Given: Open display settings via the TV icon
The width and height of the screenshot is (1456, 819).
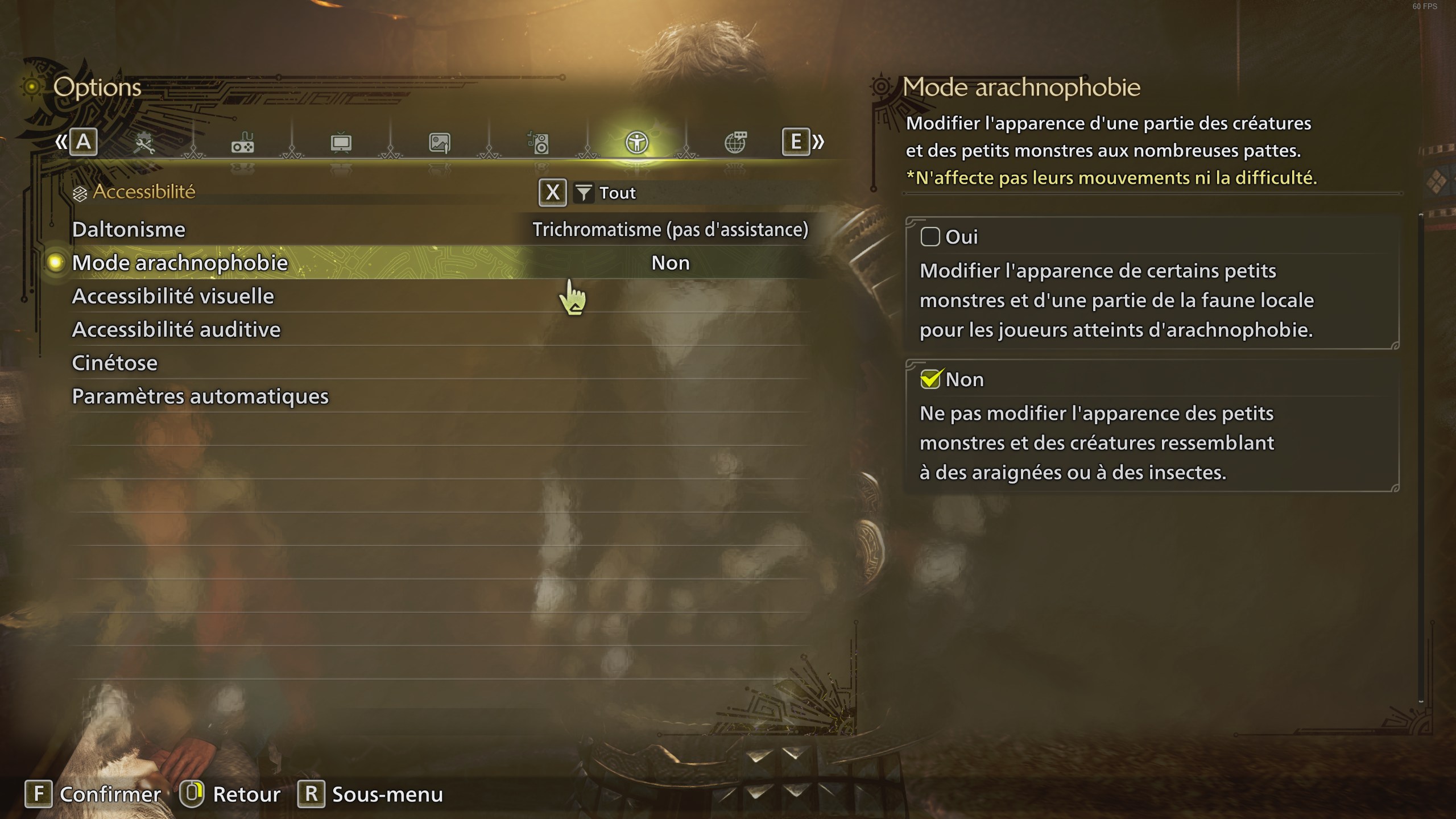Looking at the screenshot, I should coord(341,143).
